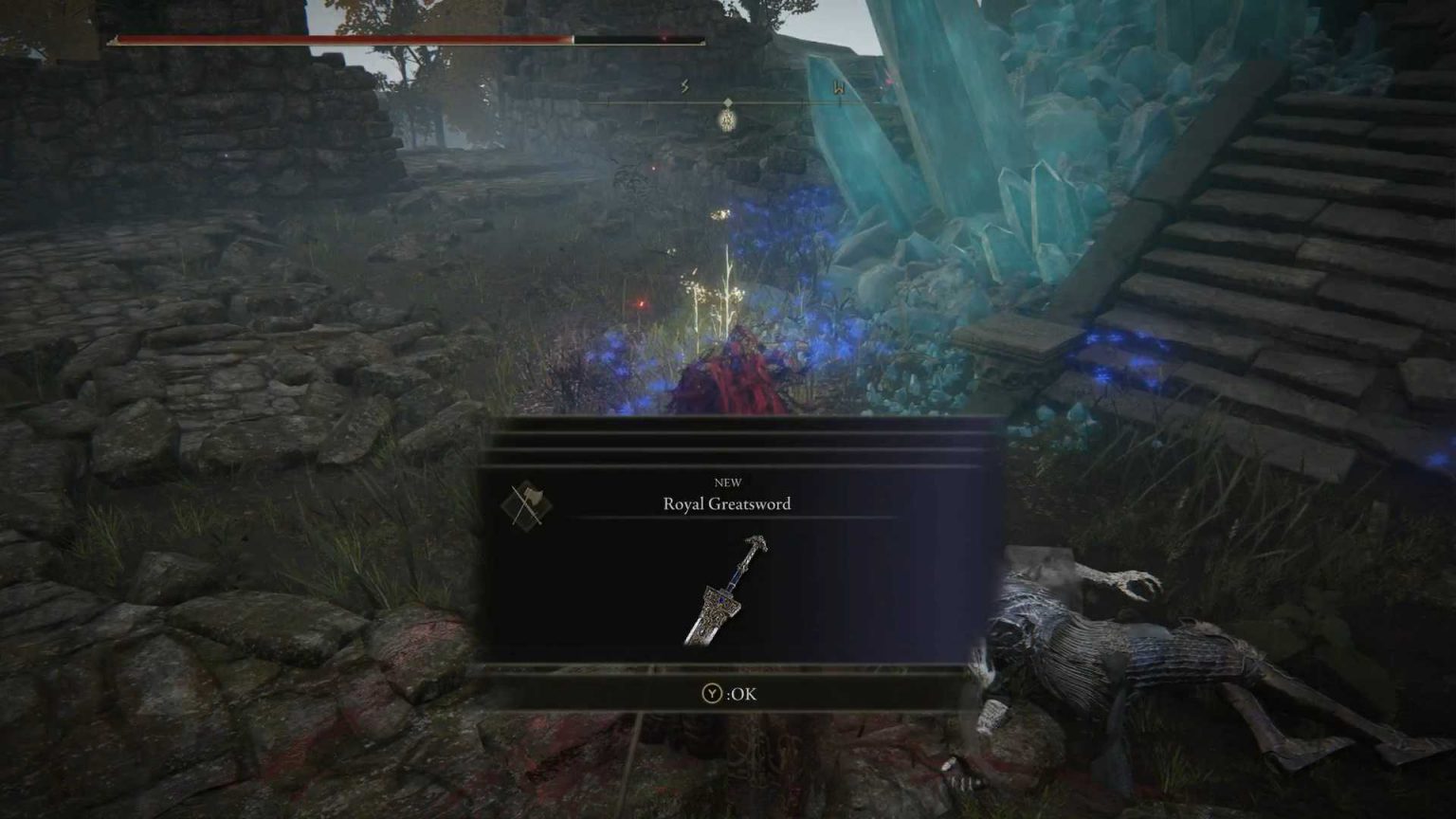Image resolution: width=1456 pixels, height=819 pixels.
Task: Expand the topmost collapsed notification strip
Action: pos(728,427)
